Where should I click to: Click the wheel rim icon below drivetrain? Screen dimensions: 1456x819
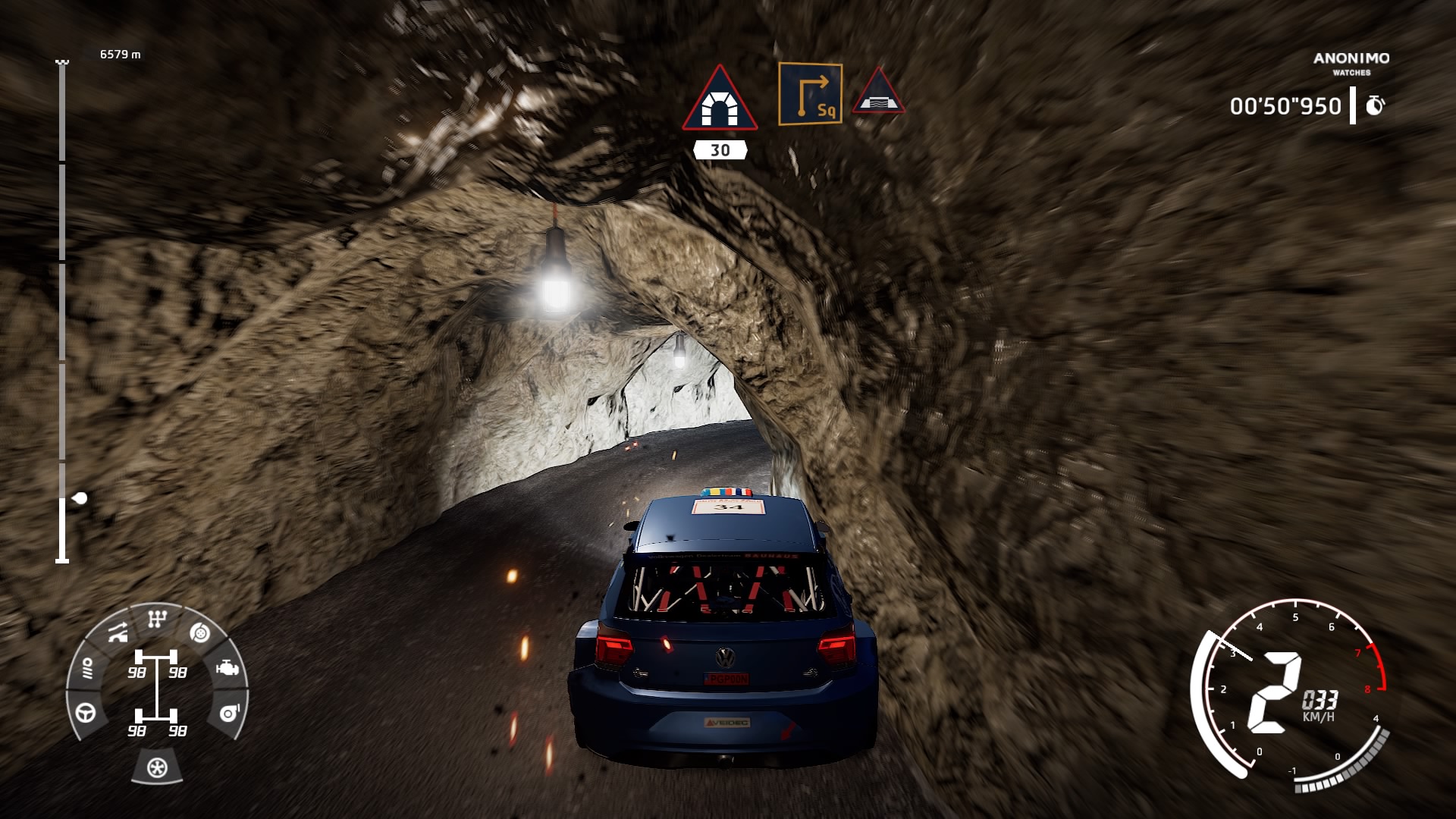click(x=157, y=767)
